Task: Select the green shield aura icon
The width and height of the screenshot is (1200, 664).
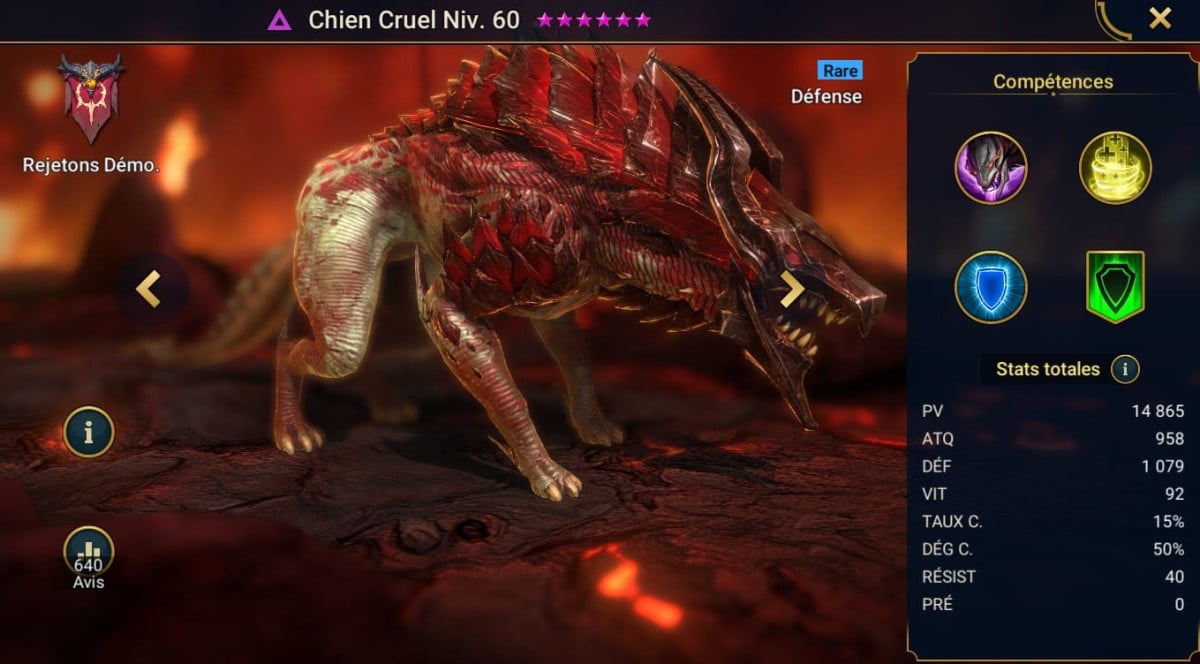Action: (x=1115, y=288)
